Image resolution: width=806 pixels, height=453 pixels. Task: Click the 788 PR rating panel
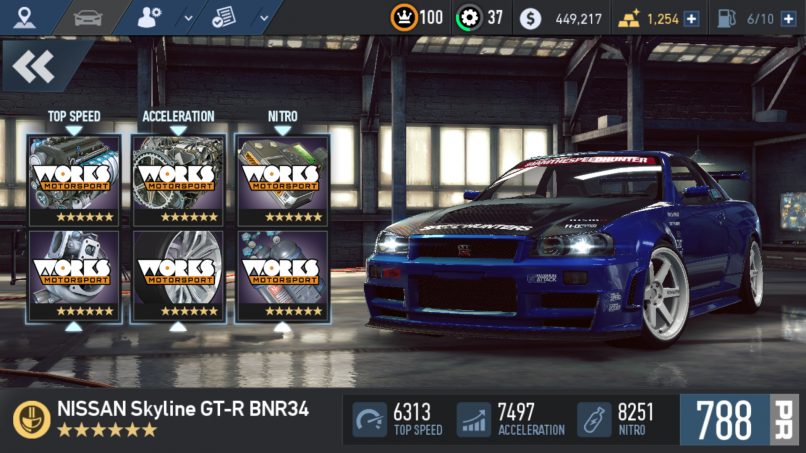pos(738,420)
